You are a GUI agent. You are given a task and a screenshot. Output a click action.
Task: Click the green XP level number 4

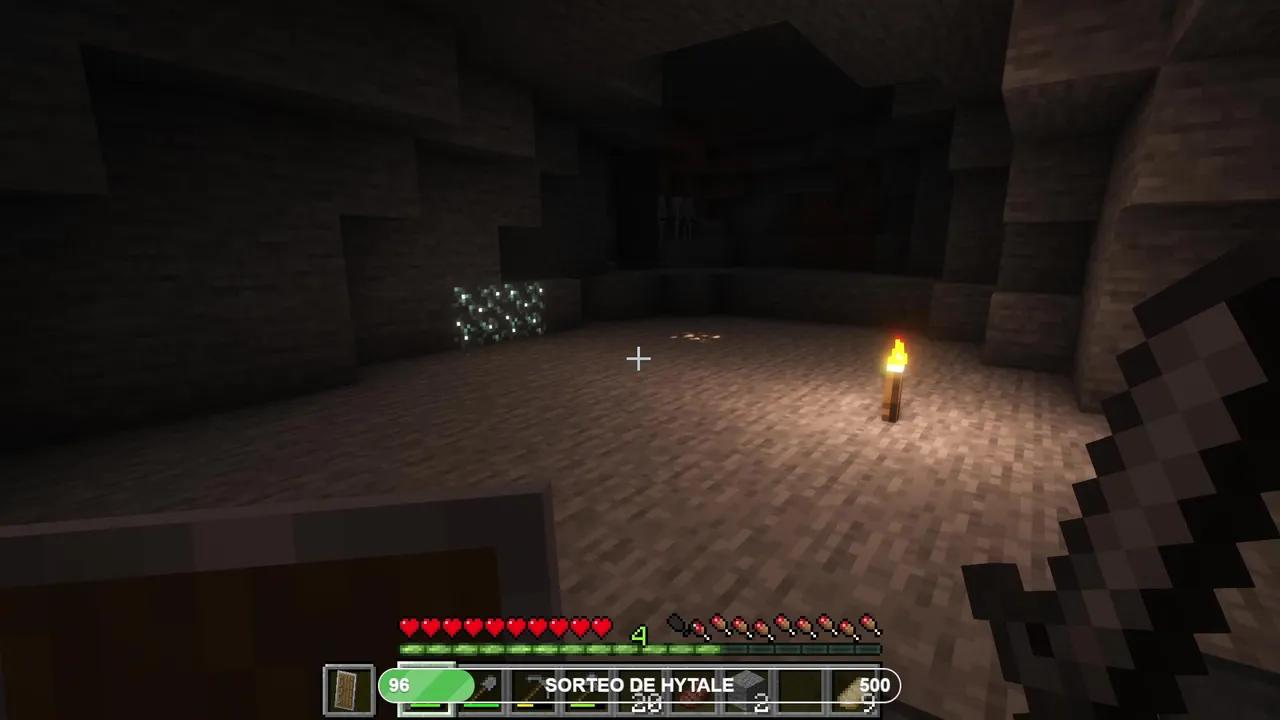click(x=640, y=637)
